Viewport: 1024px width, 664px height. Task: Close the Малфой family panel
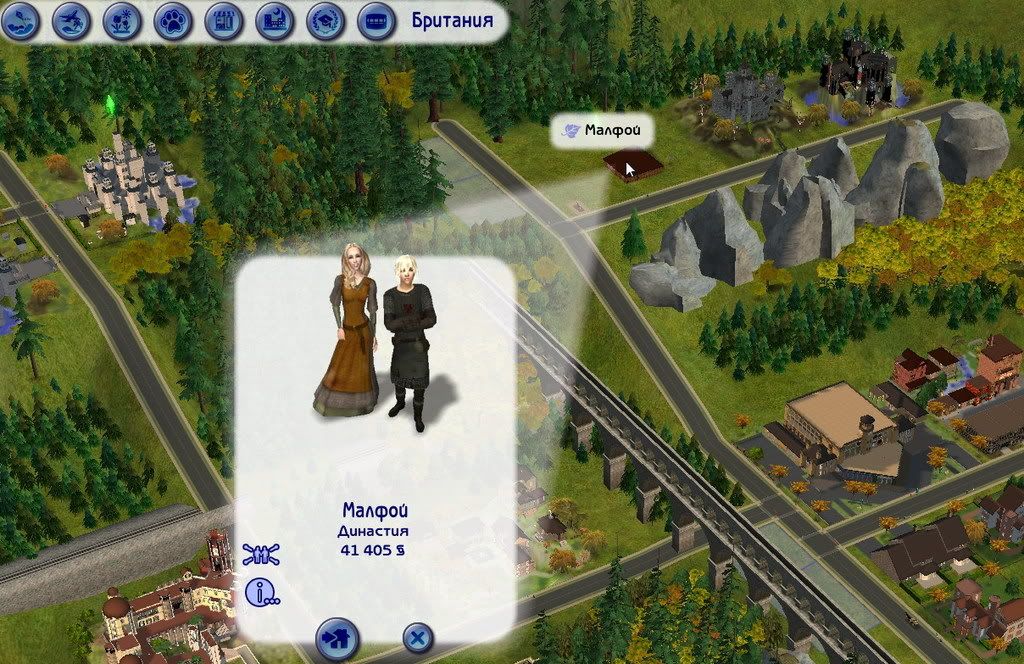coord(418,637)
